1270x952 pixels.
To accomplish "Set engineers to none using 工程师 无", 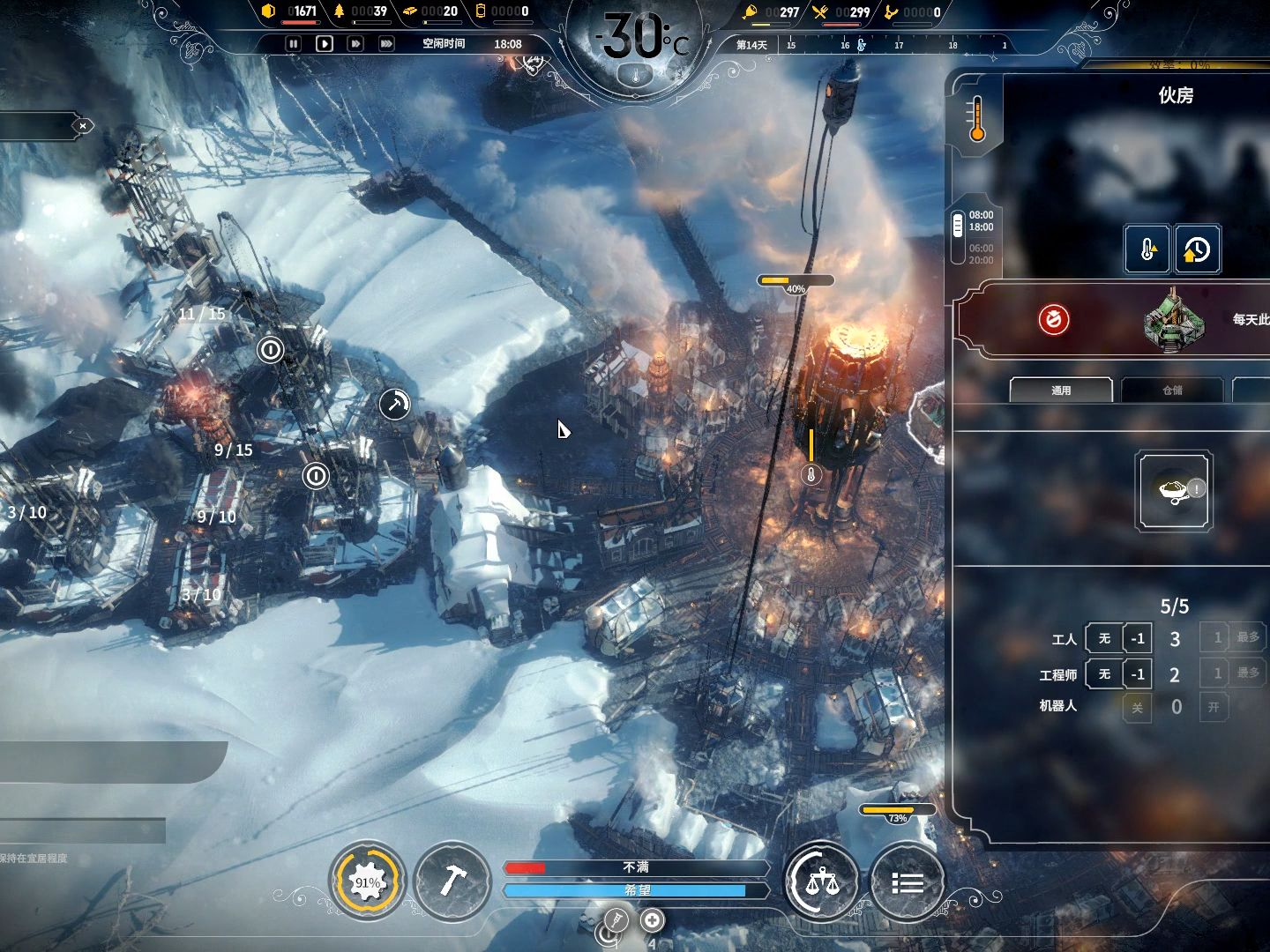I will coord(1104,674).
